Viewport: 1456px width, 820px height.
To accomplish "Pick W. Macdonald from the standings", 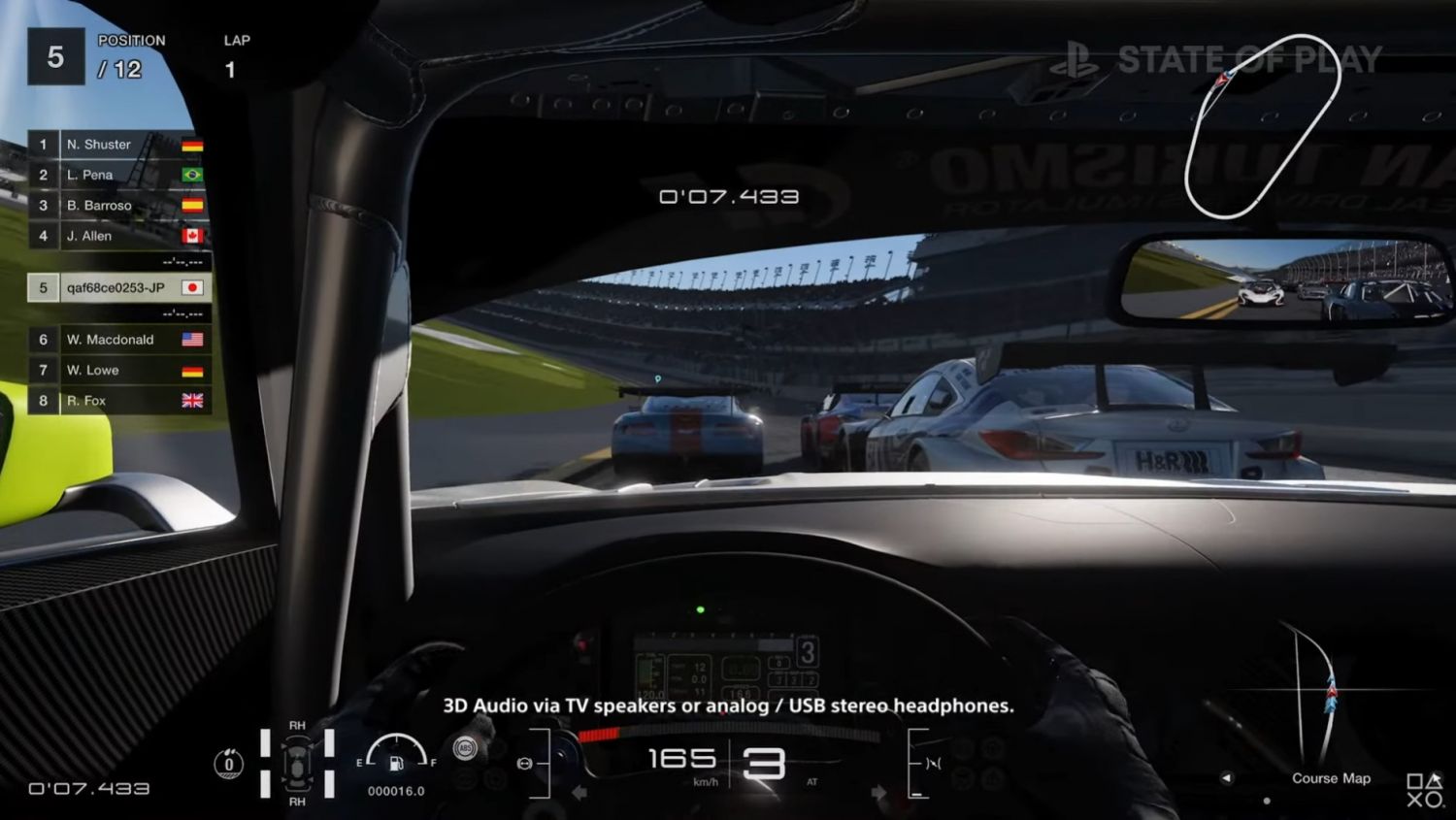I will point(116,340).
